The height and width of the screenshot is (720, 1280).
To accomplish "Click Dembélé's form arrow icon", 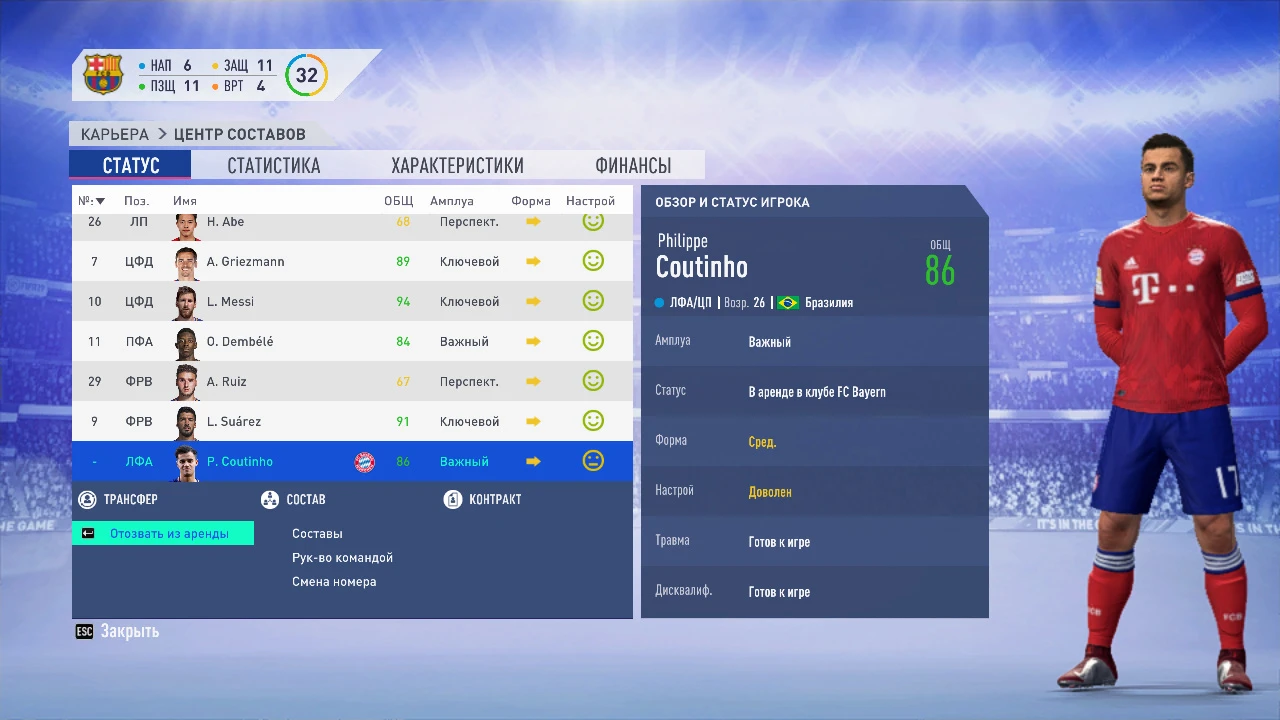I will 532,340.
